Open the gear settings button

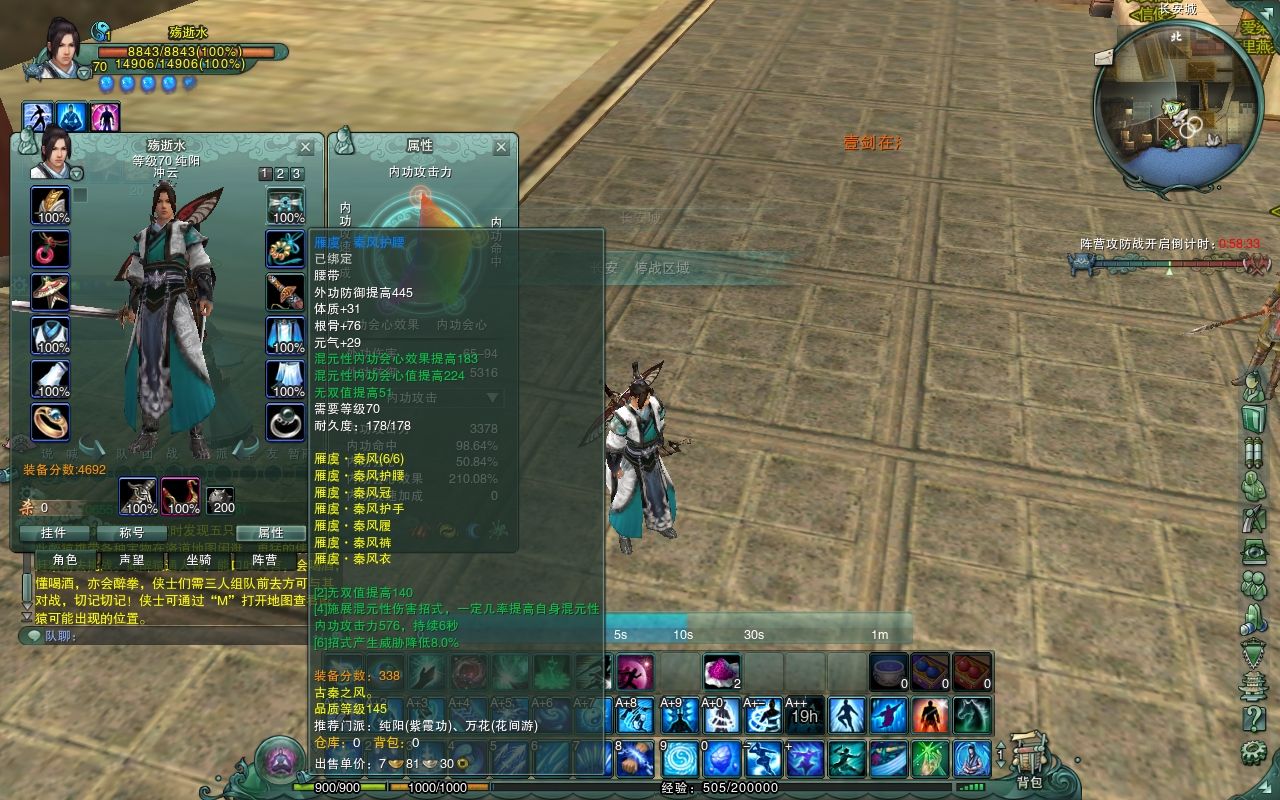(1253, 751)
